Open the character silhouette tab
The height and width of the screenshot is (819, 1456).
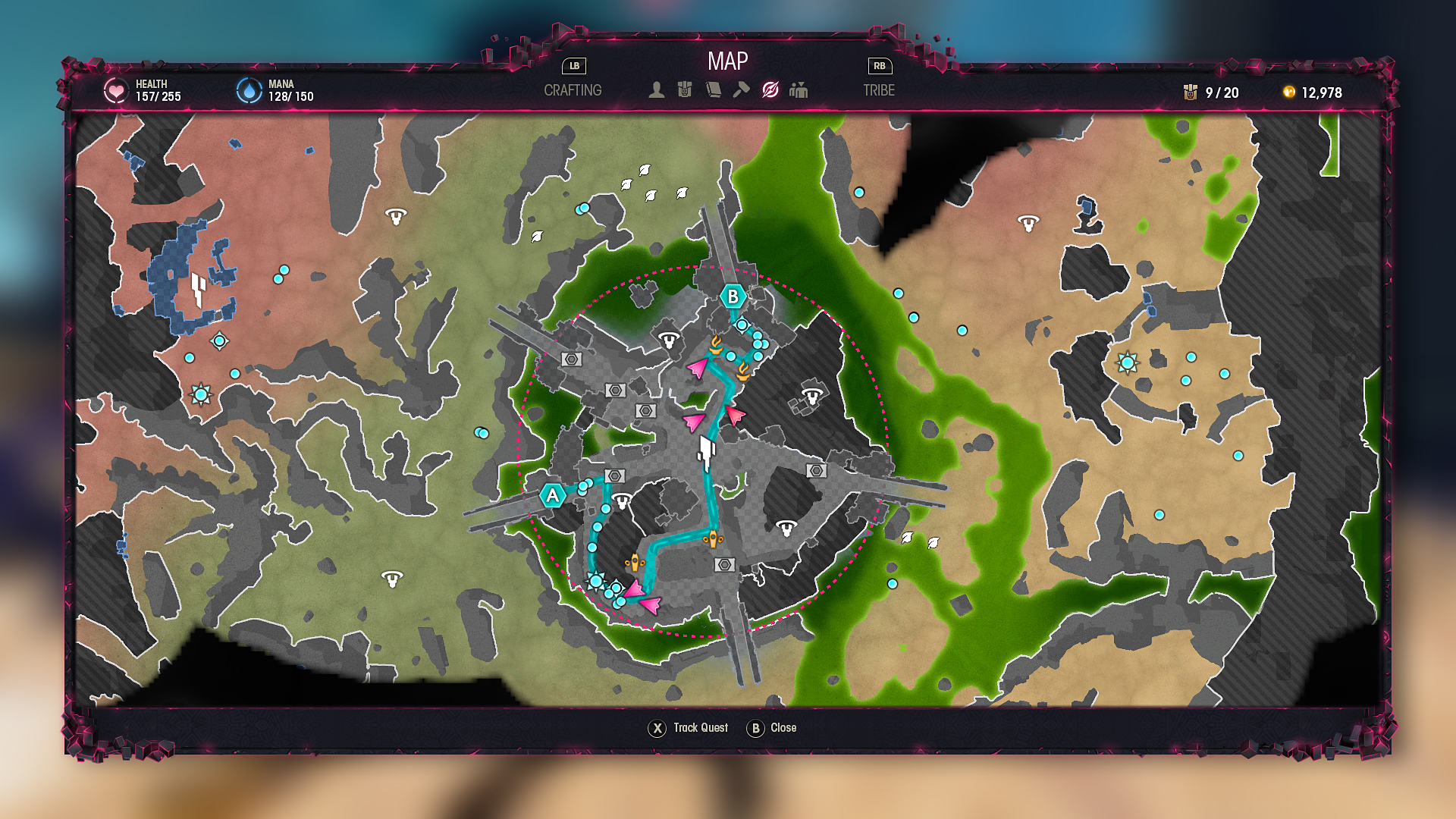(x=657, y=90)
